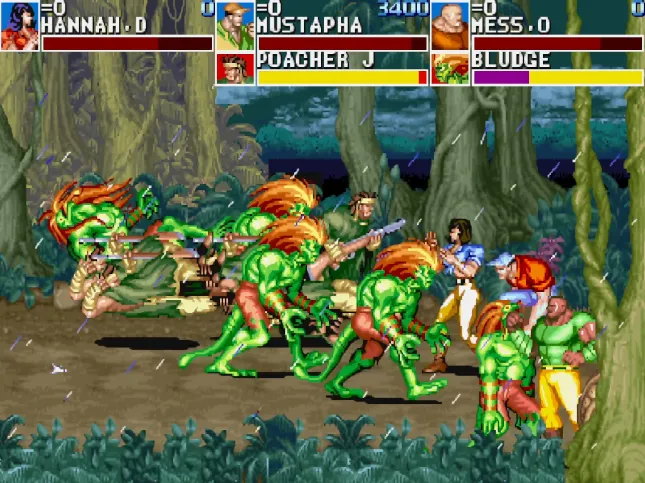Screen dimensions: 645x483
Task: Select Mustapha's player portrait
Action: [x=235, y=26]
